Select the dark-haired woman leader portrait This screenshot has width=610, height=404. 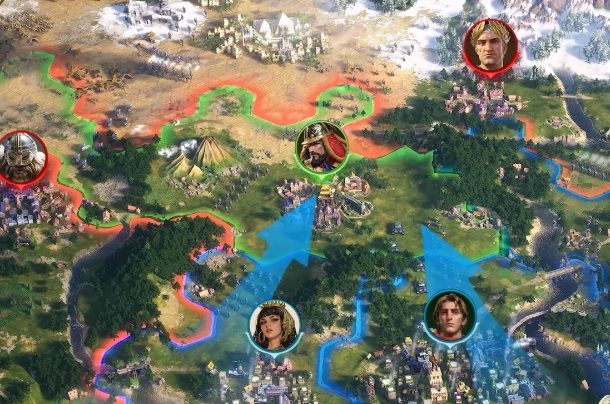[x=273, y=326]
